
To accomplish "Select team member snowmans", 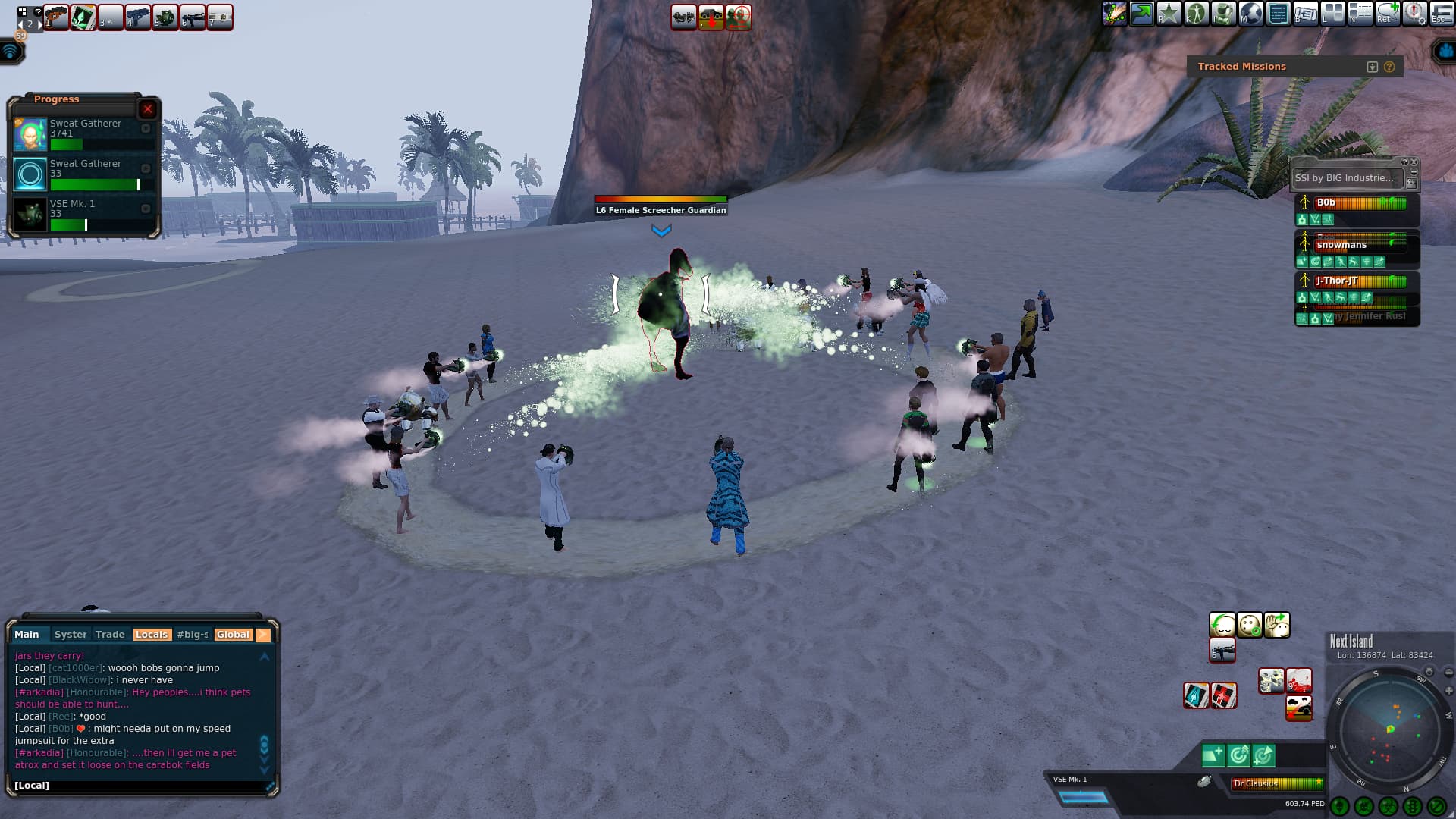I will (x=1341, y=245).
